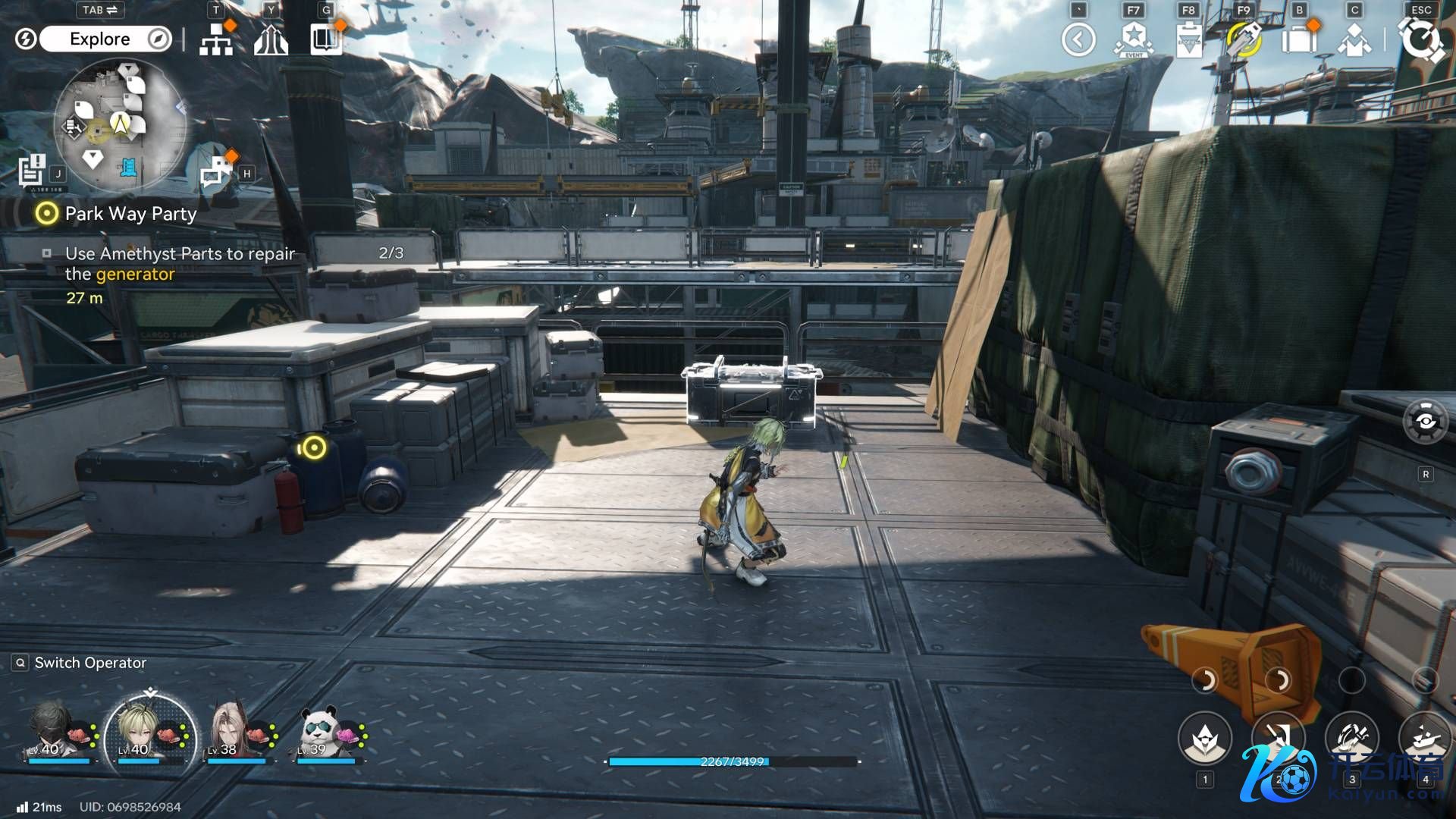Open the triple upward arrows menu
The height and width of the screenshot is (819, 1456).
(271, 41)
